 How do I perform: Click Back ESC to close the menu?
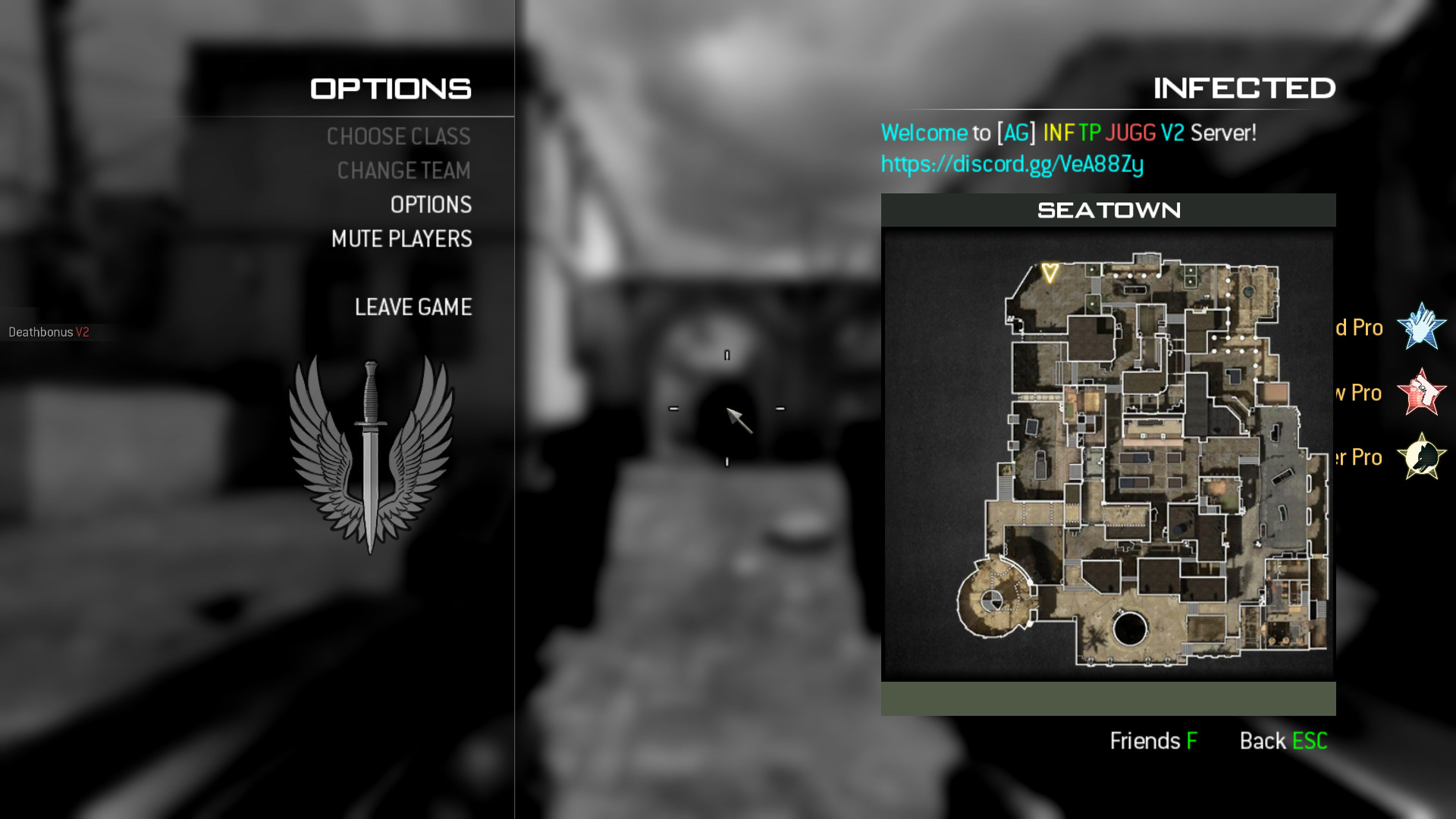tap(1283, 741)
